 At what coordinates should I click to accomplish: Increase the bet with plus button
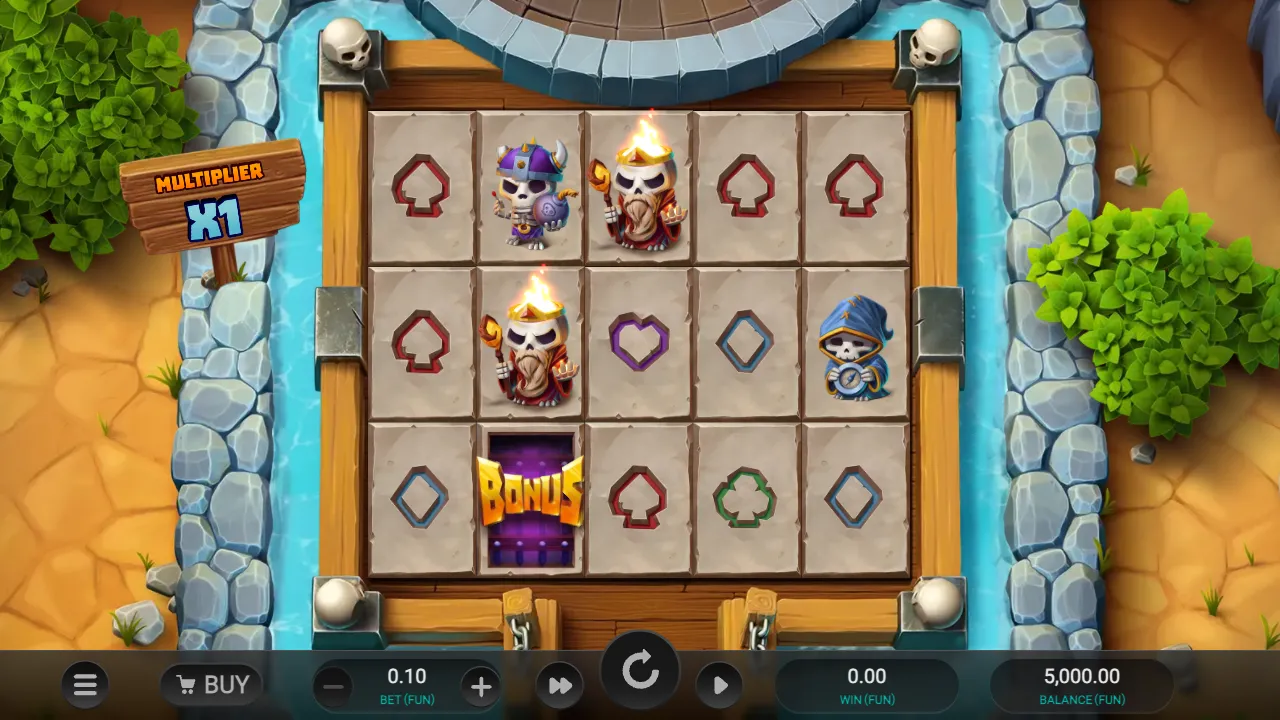(481, 685)
